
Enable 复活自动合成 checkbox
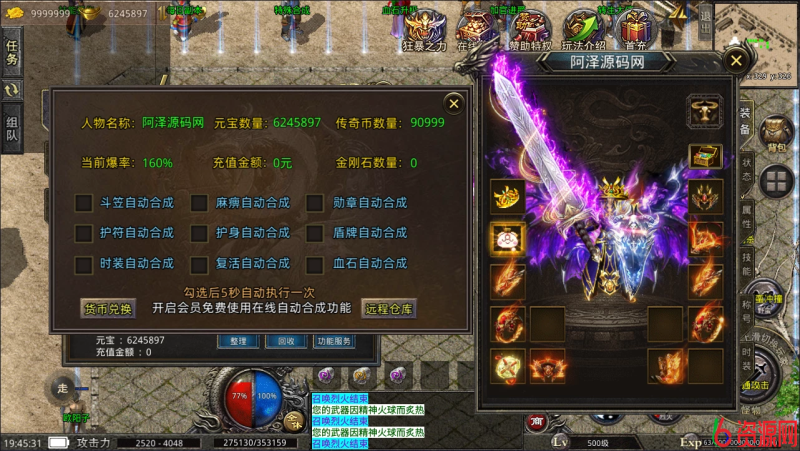(200, 265)
